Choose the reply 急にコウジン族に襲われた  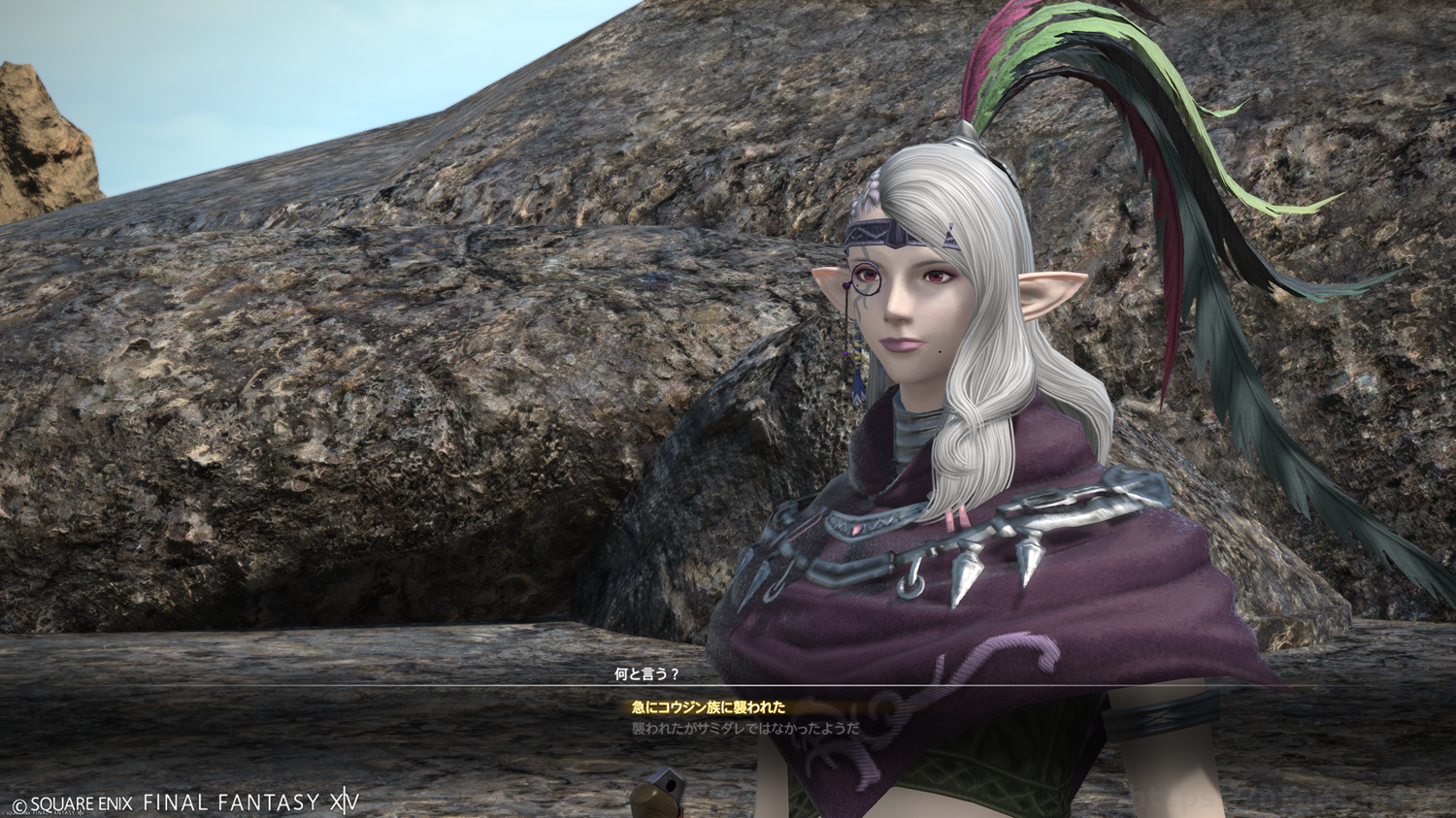tap(709, 707)
